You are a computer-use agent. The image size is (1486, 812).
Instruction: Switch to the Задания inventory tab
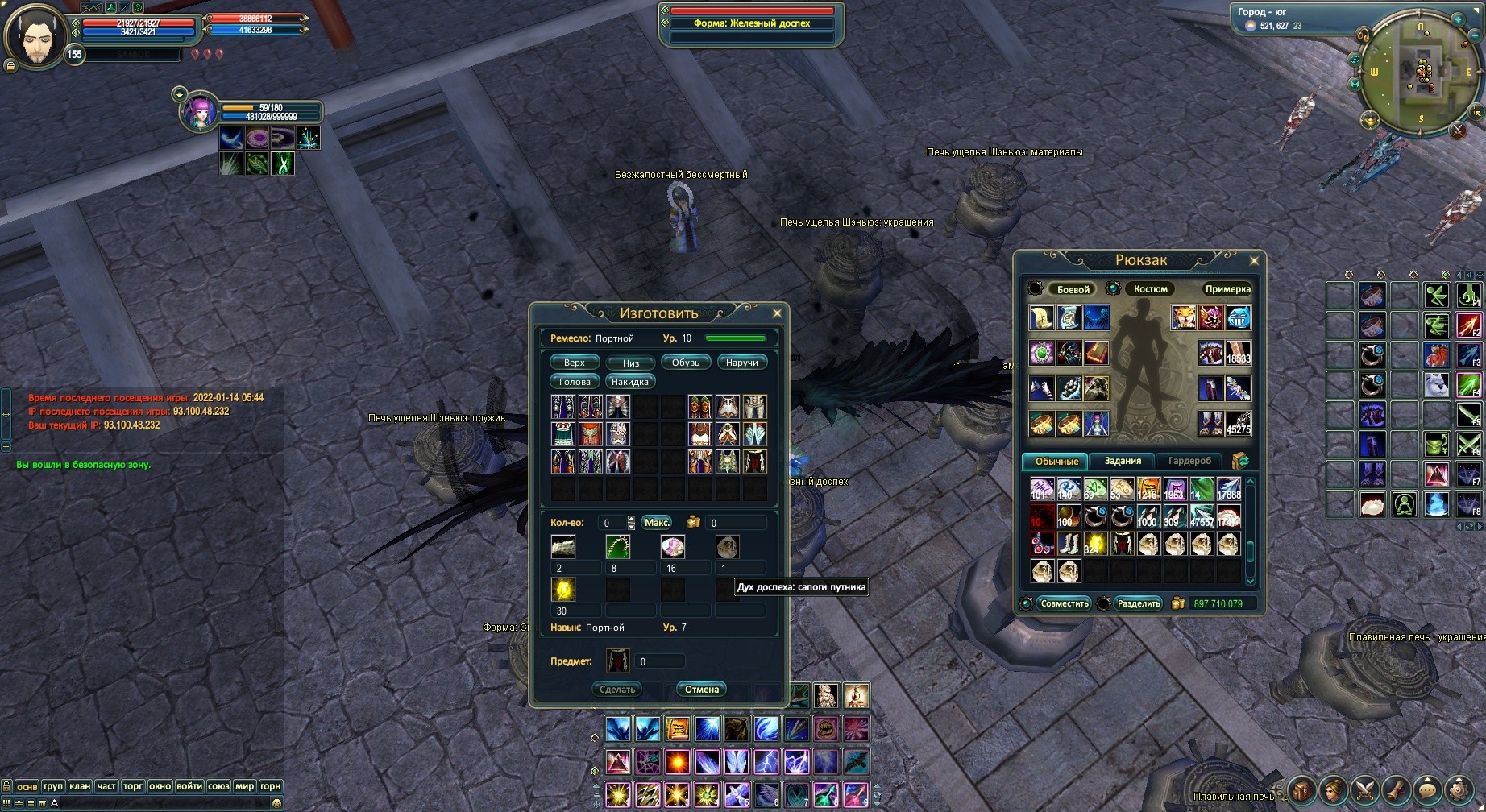1123,461
